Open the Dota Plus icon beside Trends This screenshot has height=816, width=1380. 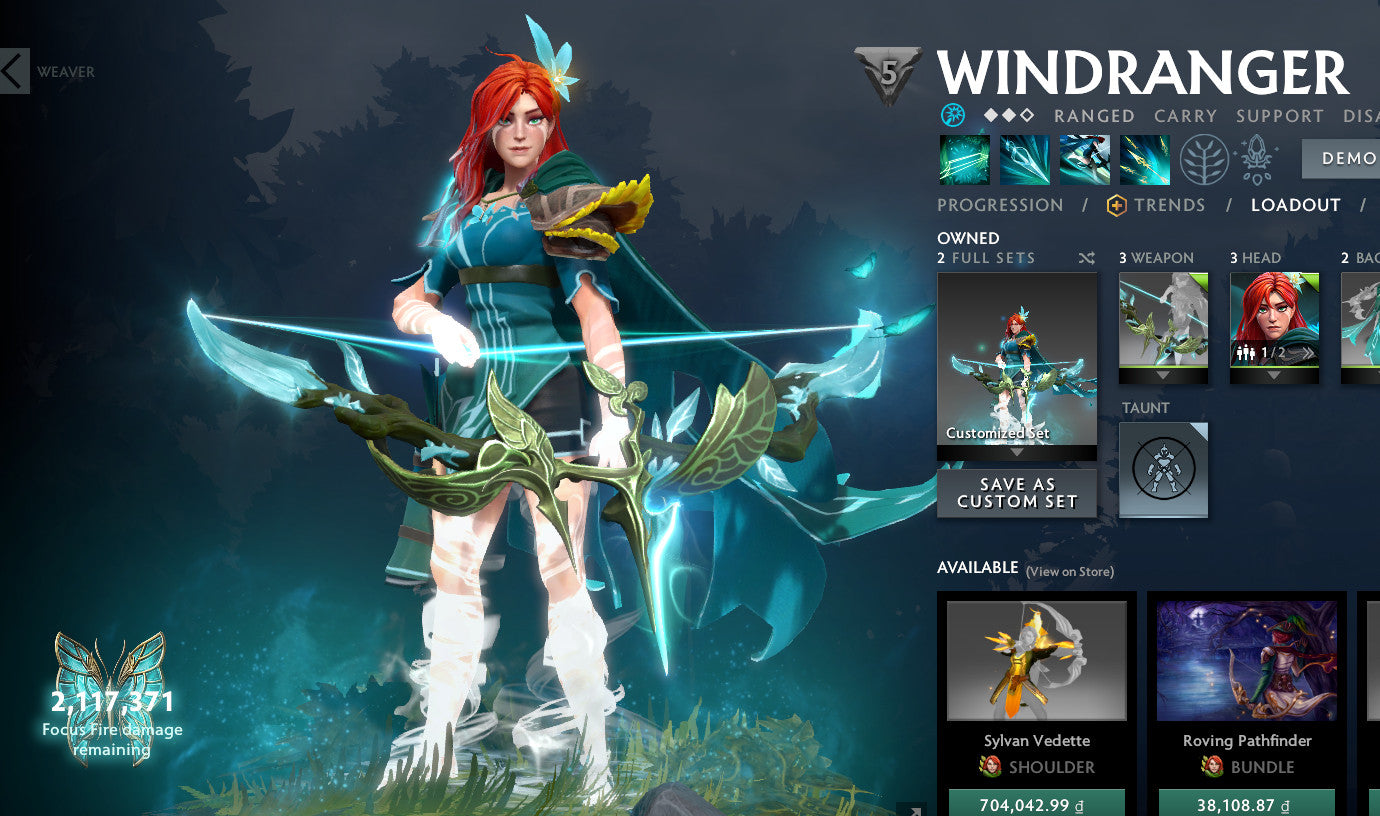[x=1119, y=205]
